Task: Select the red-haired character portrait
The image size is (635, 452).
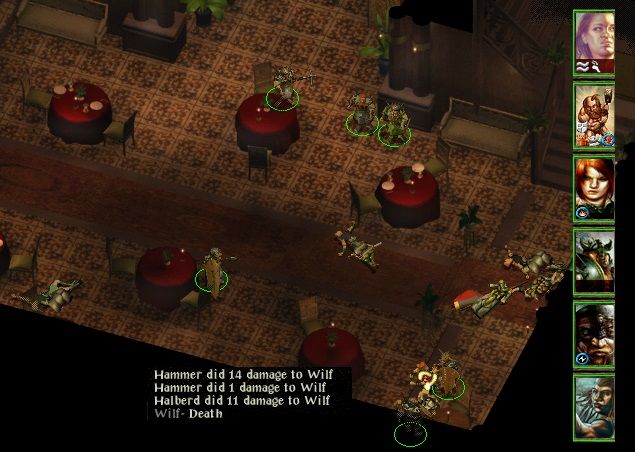Action: click(593, 188)
